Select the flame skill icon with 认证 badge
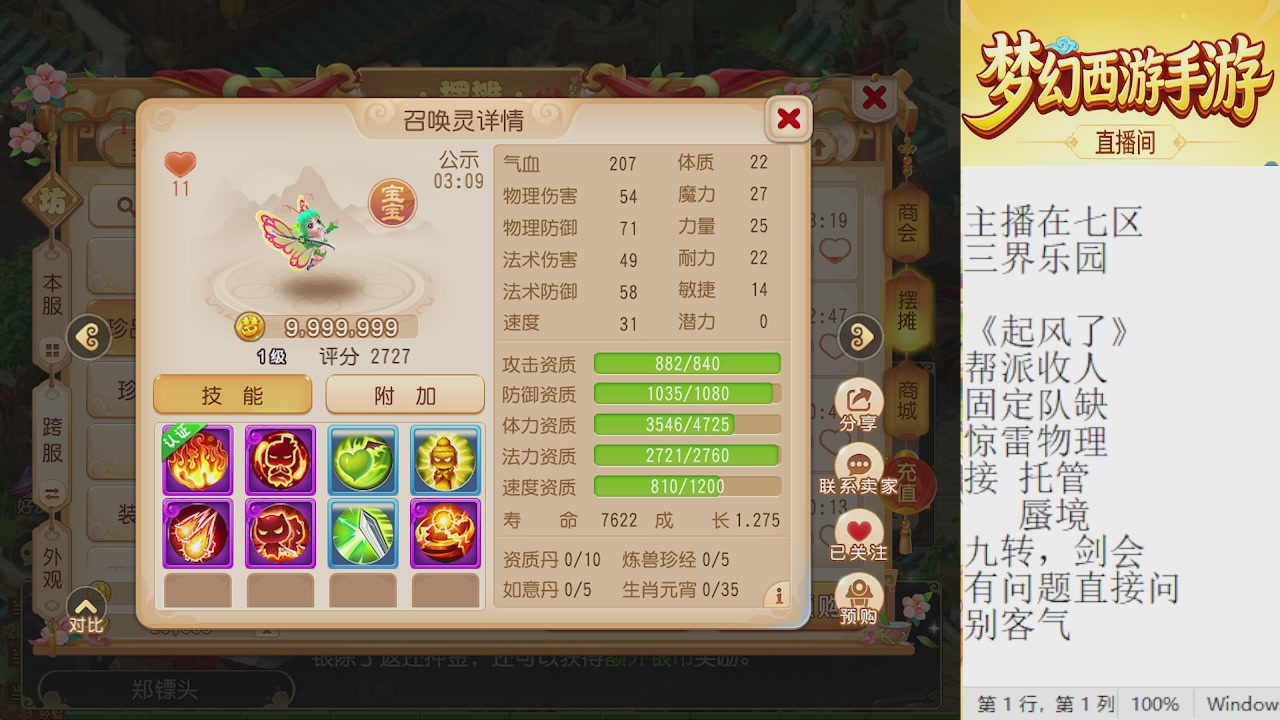The image size is (1280, 720). (197, 460)
